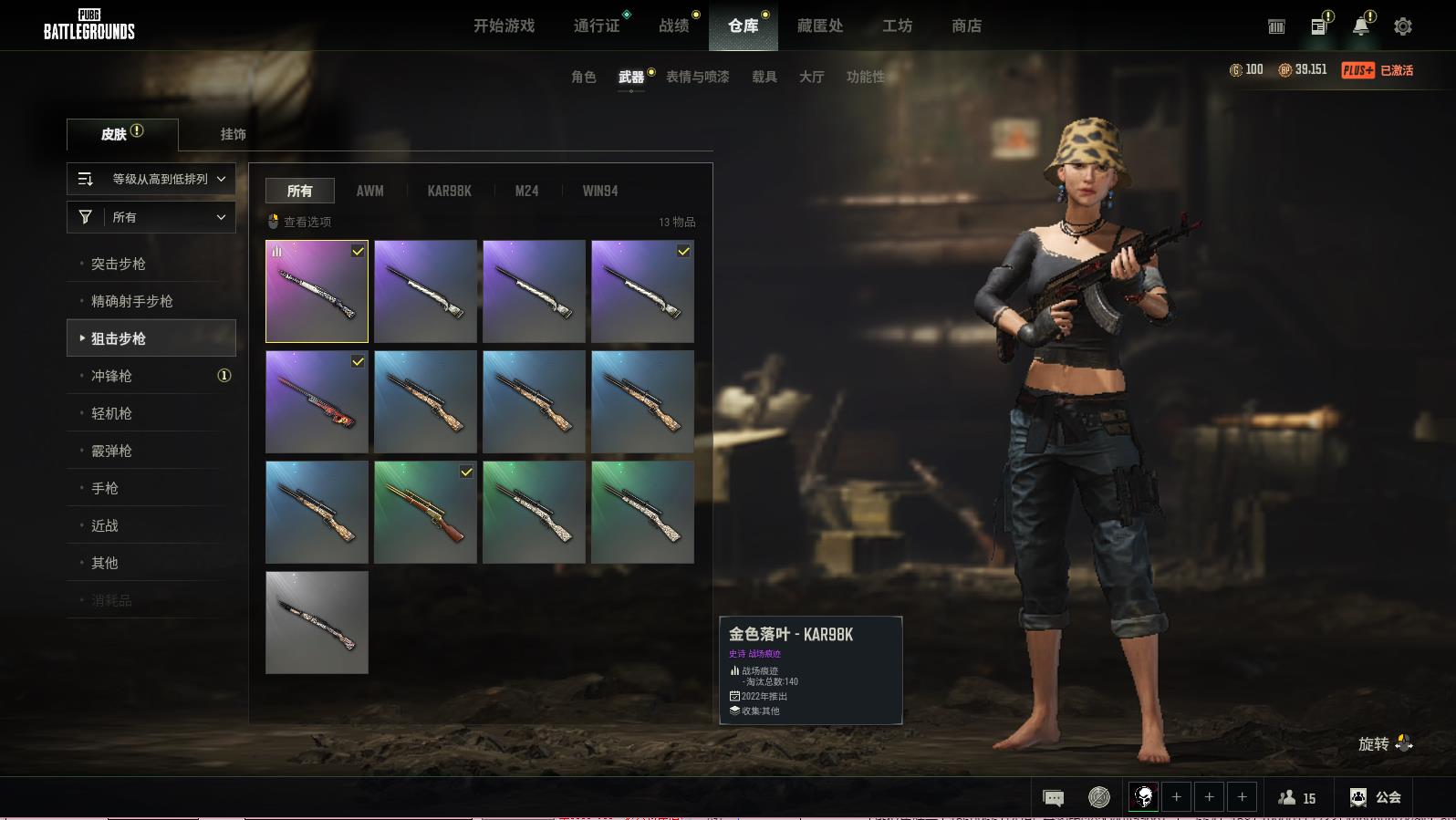This screenshot has width=1456, height=820.
Task: Filter skins by KAR98K
Action: 449,191
